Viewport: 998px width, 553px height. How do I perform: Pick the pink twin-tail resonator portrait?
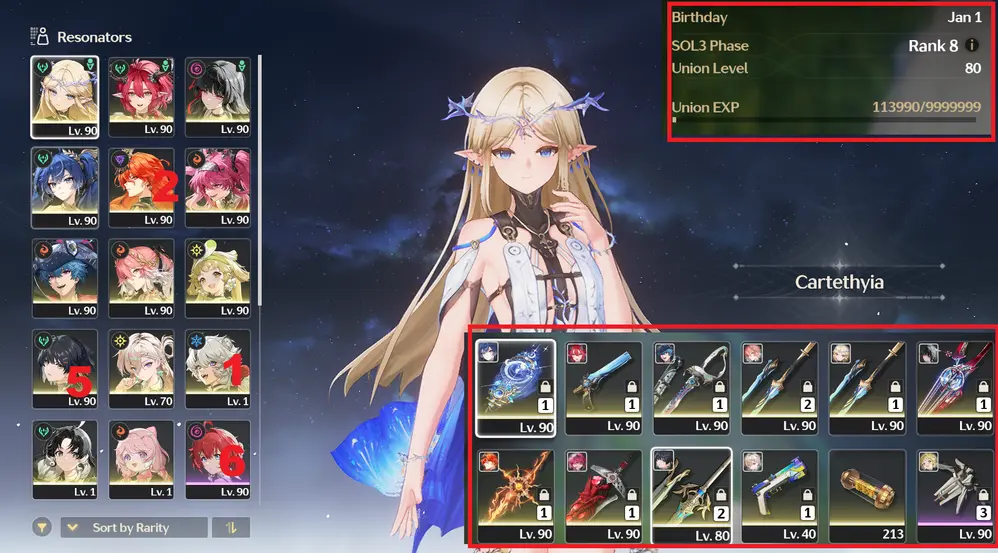pyautogui.click(x=218, y=187)
